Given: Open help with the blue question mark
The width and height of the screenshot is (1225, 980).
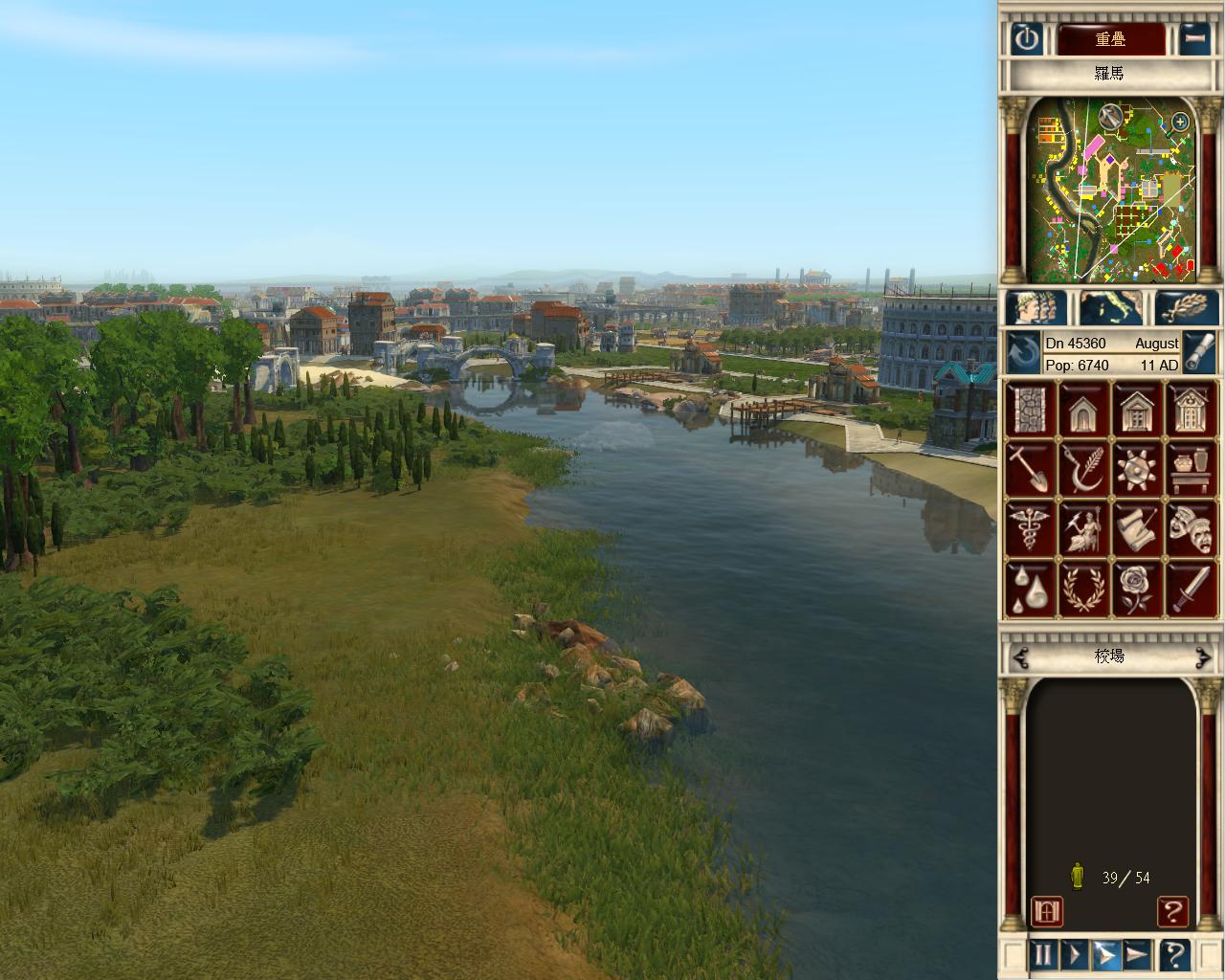Looking at the screenshot, I should point(1174,954).
